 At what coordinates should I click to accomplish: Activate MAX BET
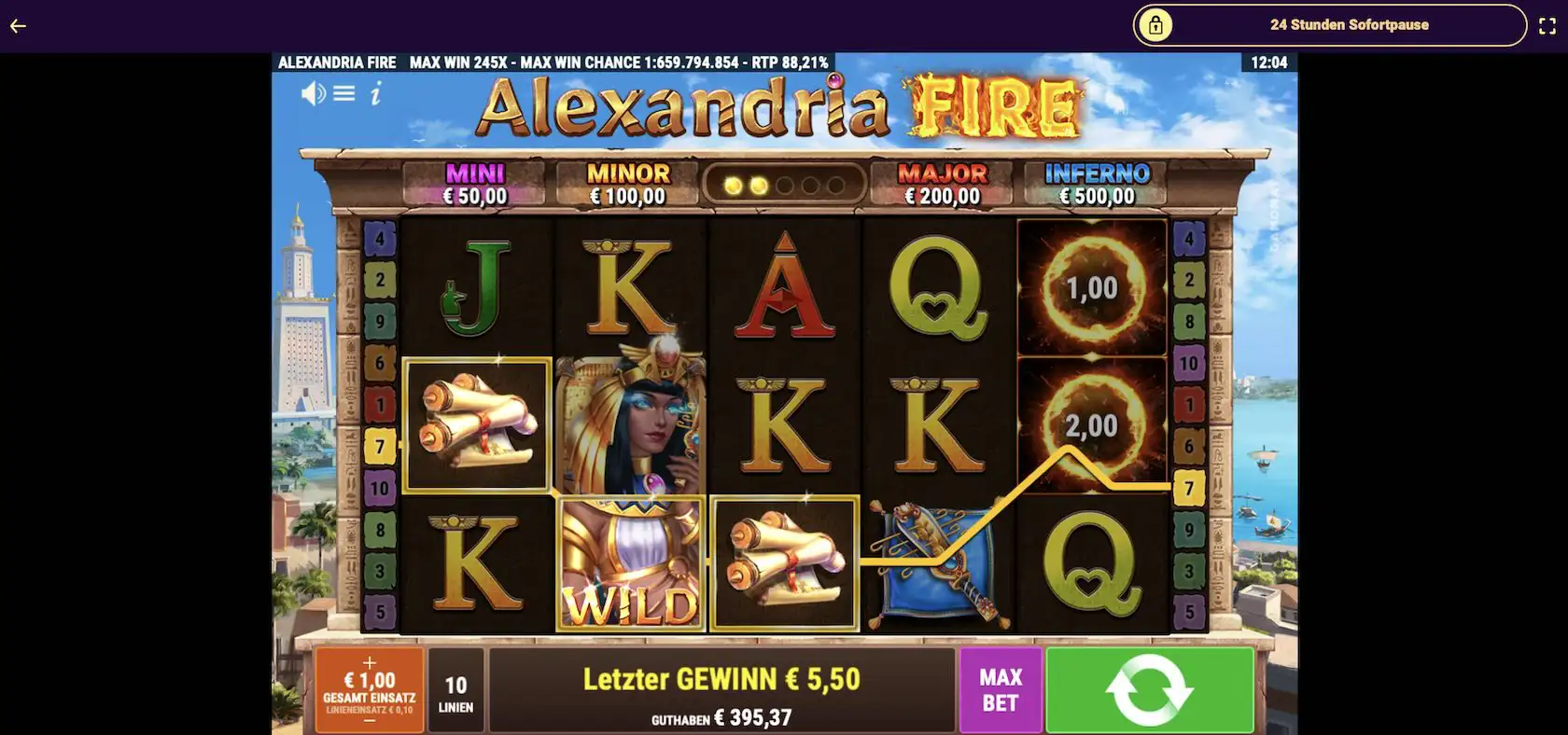tap(999, 690)
